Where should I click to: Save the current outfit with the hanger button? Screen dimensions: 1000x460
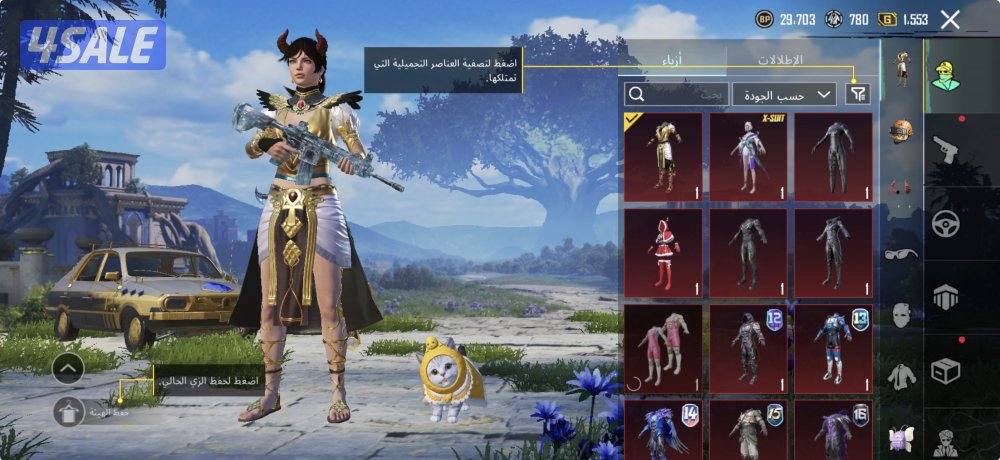pos(69,410)
